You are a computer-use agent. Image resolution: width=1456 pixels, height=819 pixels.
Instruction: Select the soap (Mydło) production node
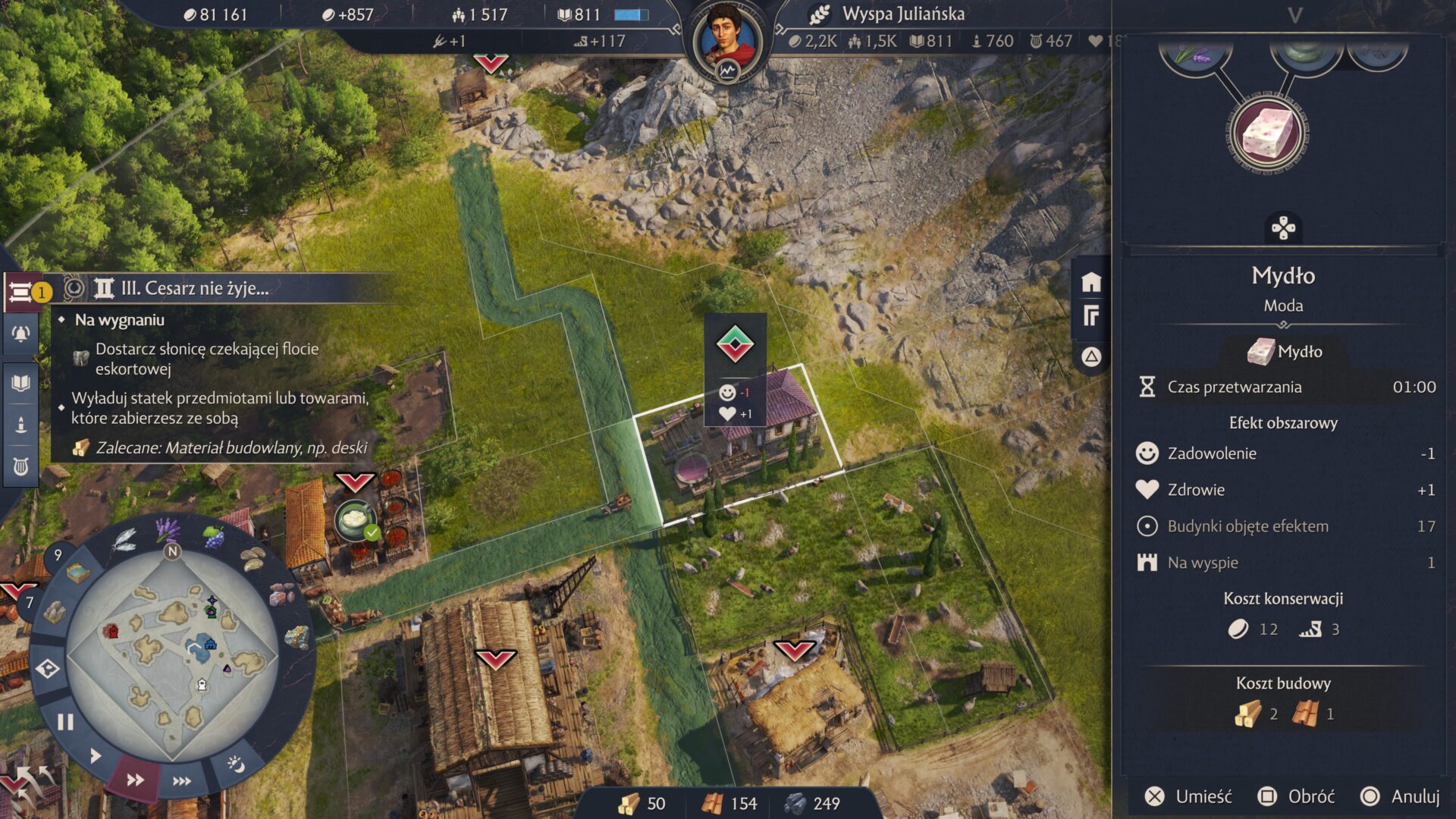(x=1267, y=134)
